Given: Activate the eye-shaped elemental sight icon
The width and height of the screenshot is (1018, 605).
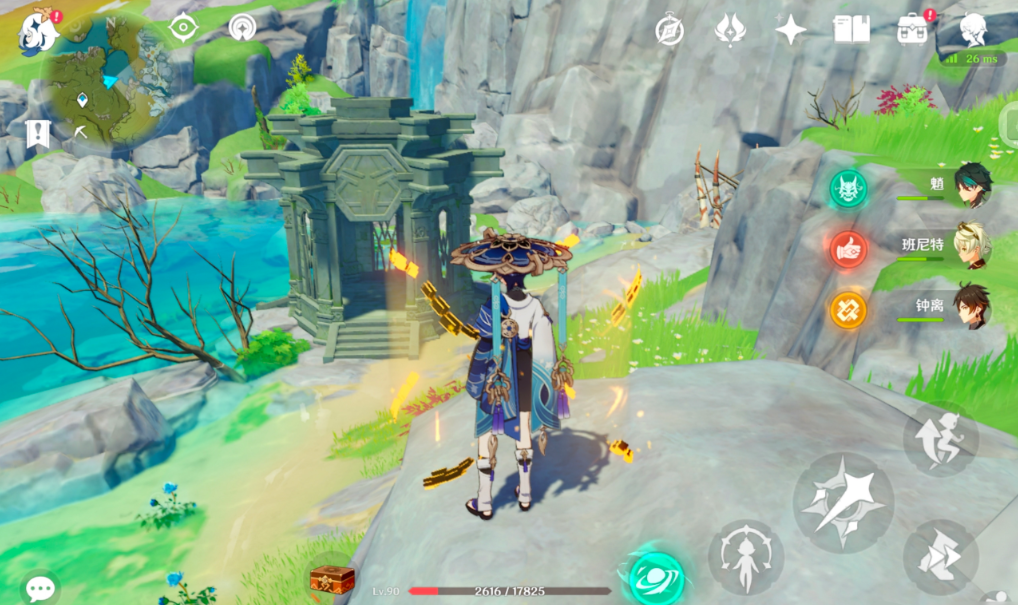Looking at the screenshot, I should pos(182,27).
